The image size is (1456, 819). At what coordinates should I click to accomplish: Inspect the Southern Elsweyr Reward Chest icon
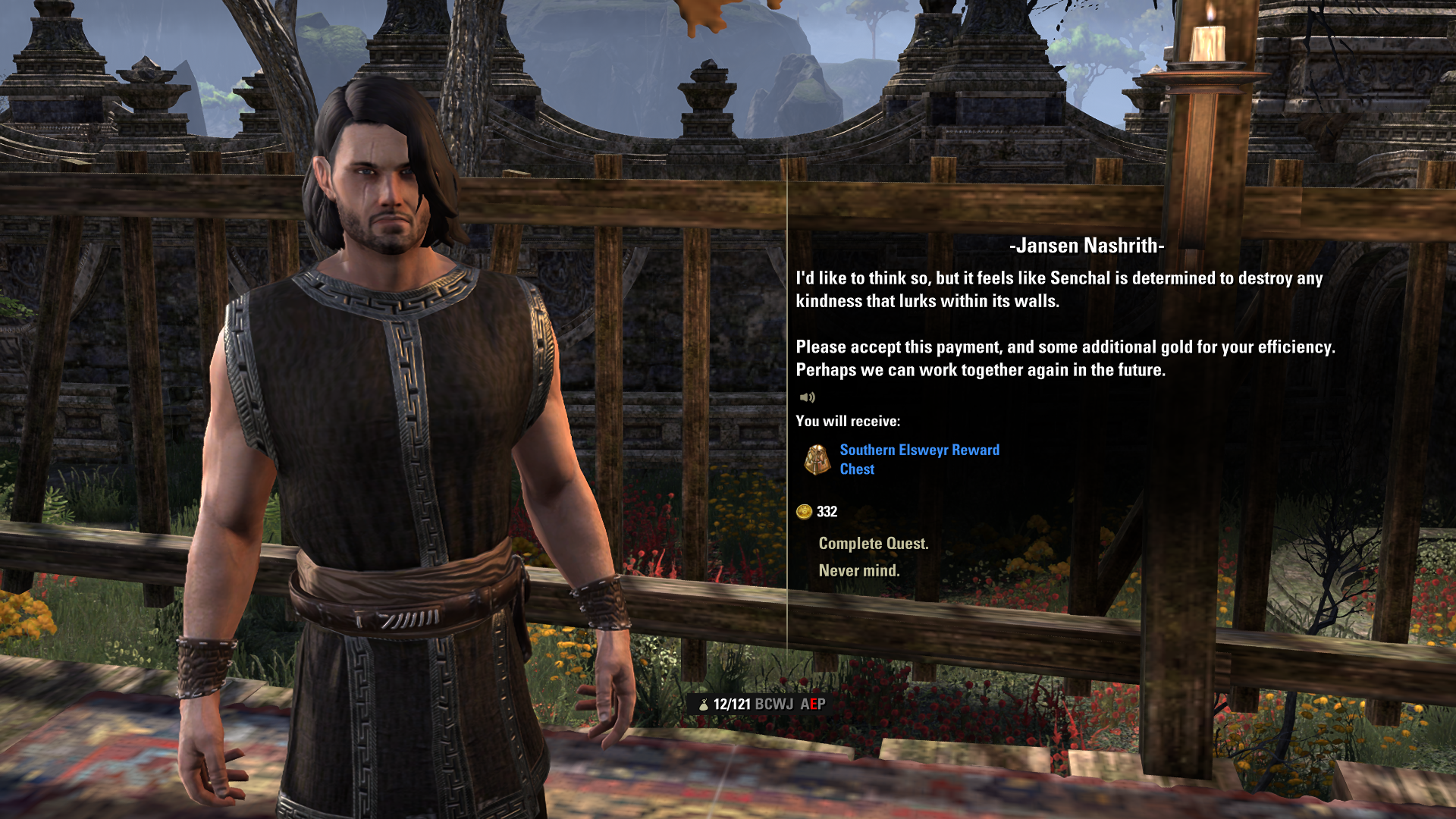(x=817, y=460)
